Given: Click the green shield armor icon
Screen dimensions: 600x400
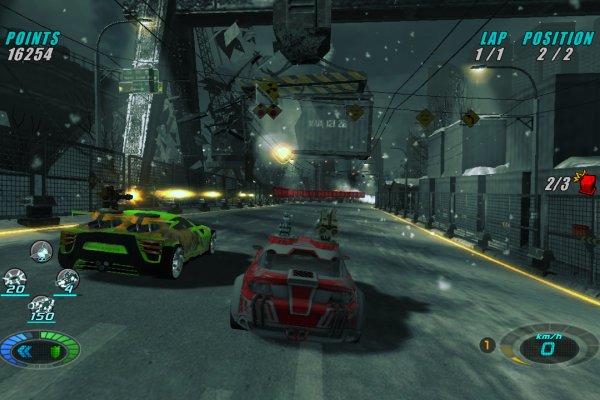Looking at the screenshot, I should 56,351.
